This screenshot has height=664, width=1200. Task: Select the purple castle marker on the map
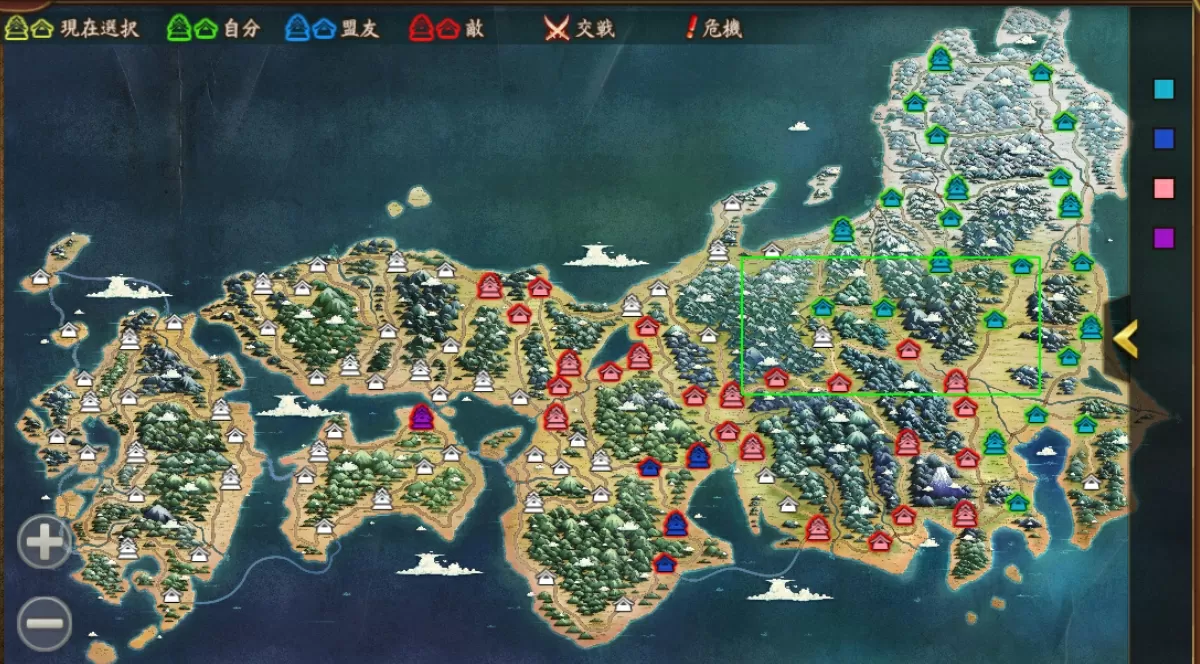pos(422,417)
